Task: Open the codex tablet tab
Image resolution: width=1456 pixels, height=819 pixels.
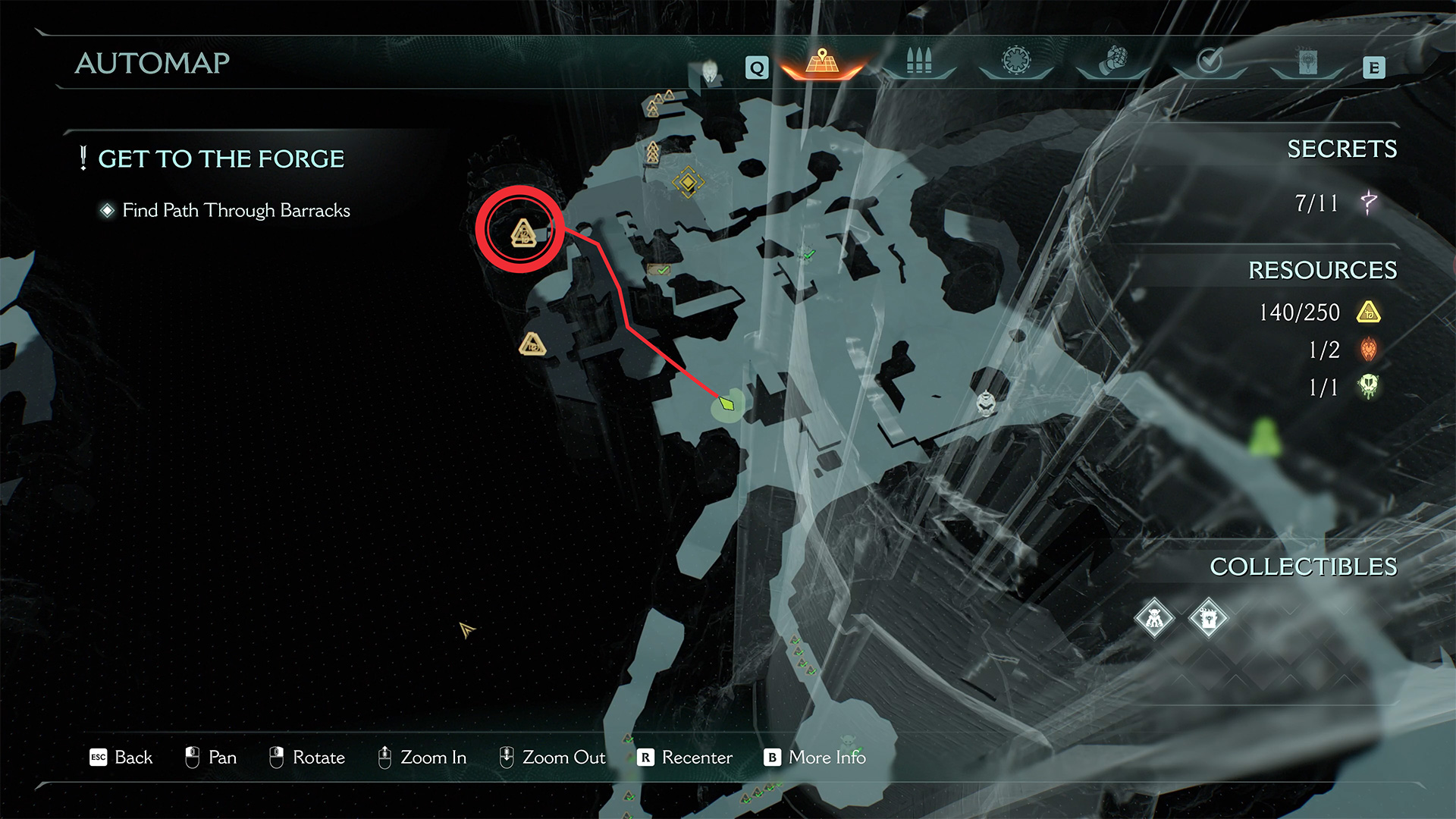Action: [x=1307, y=62]
